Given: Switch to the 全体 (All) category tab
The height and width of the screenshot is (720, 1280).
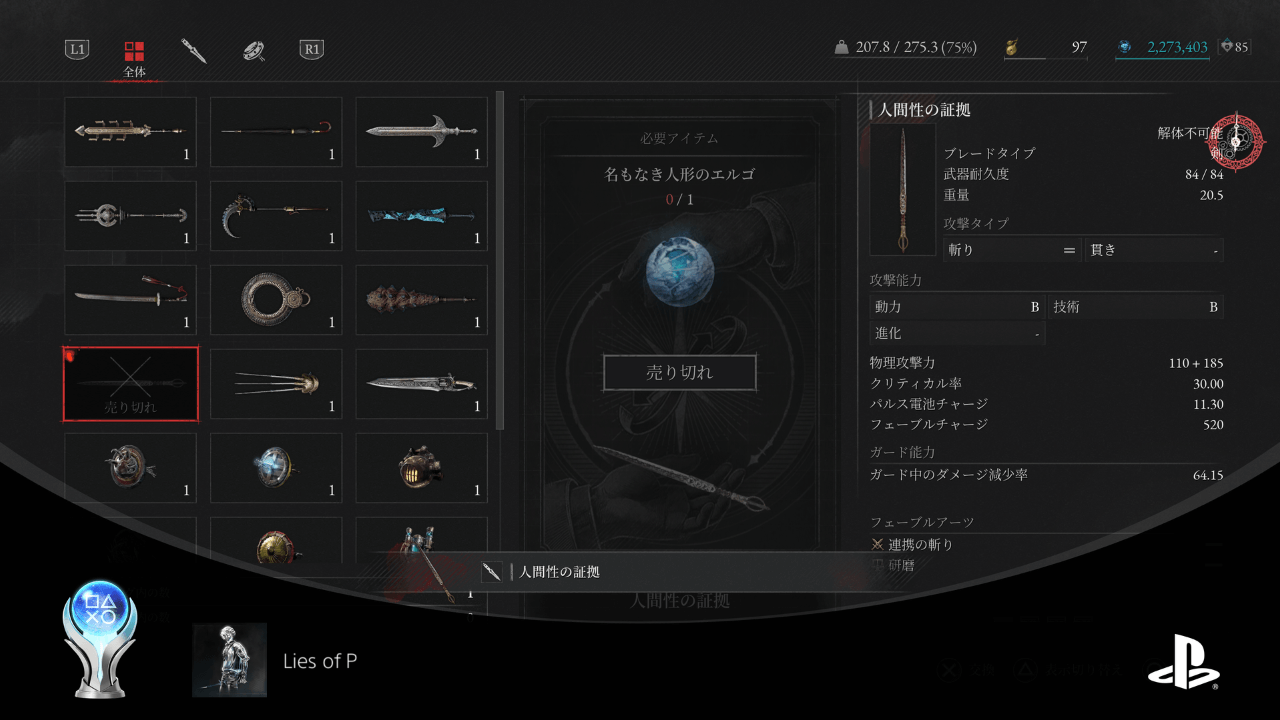Looking at the screenshot, I should pyautogui.click(x=134, y=57).
